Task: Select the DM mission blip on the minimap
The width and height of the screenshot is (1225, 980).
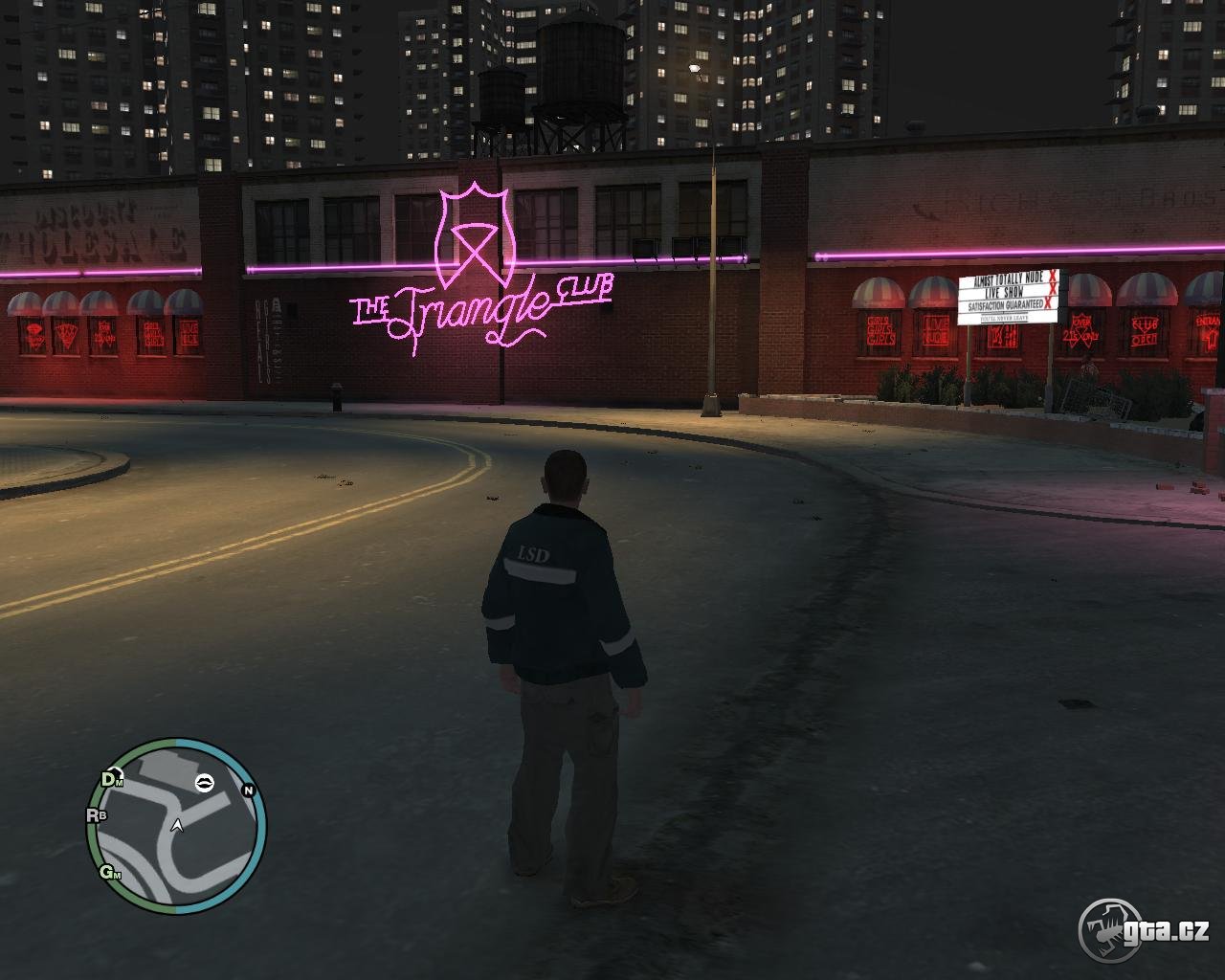Action: point(112,779)
